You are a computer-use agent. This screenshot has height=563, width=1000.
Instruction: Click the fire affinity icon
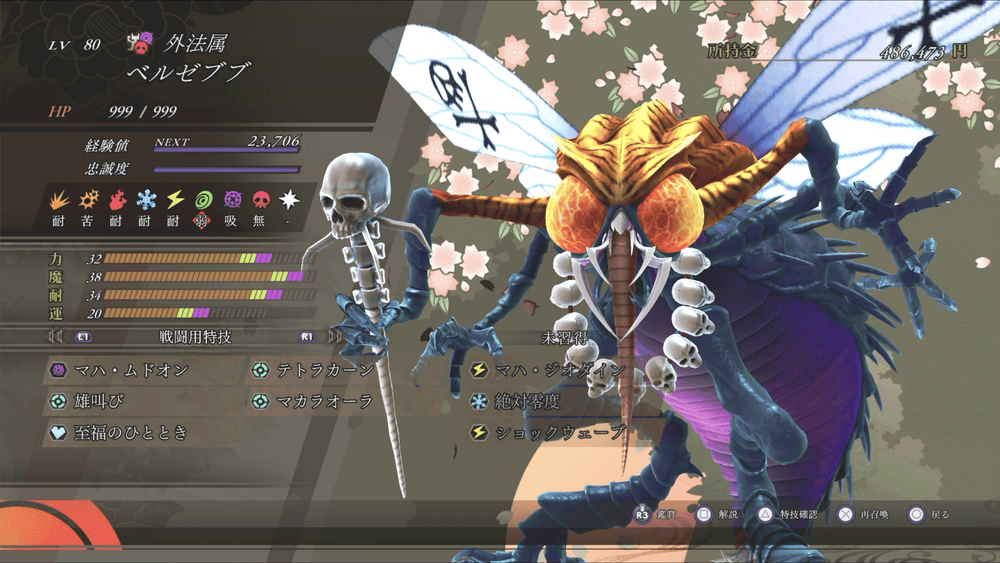point(116,199)
